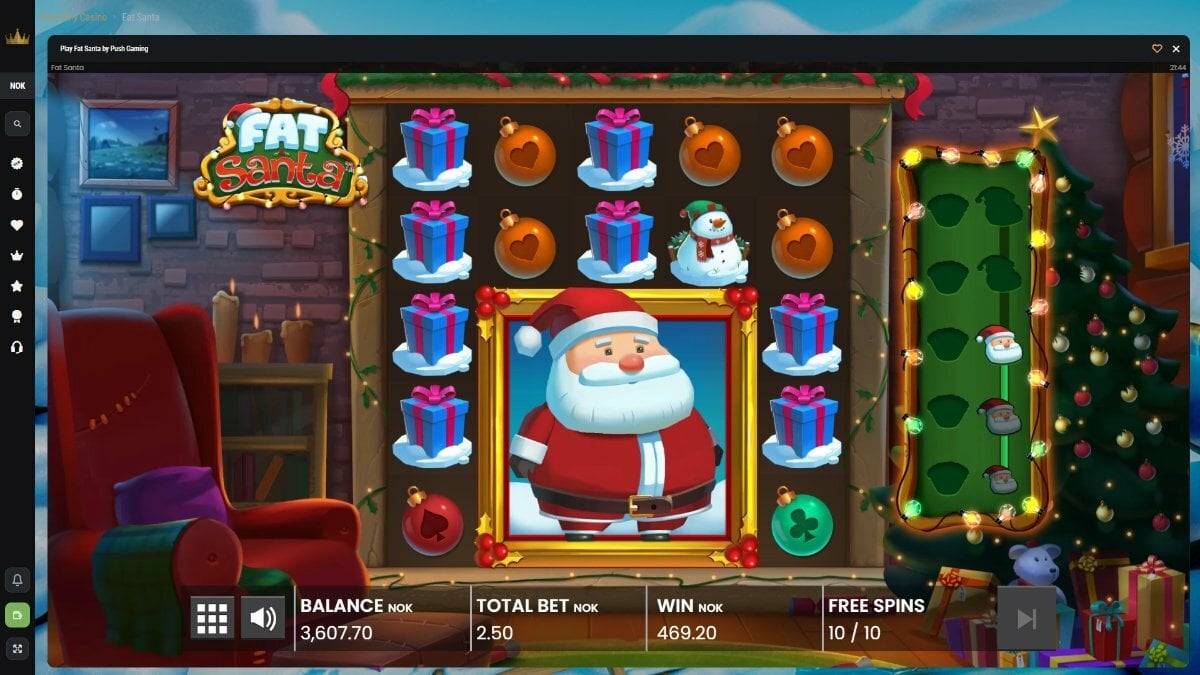Screen dimensions: 1200x675
Task: Open the crown section in the sidebar
Action: point(17,255)
